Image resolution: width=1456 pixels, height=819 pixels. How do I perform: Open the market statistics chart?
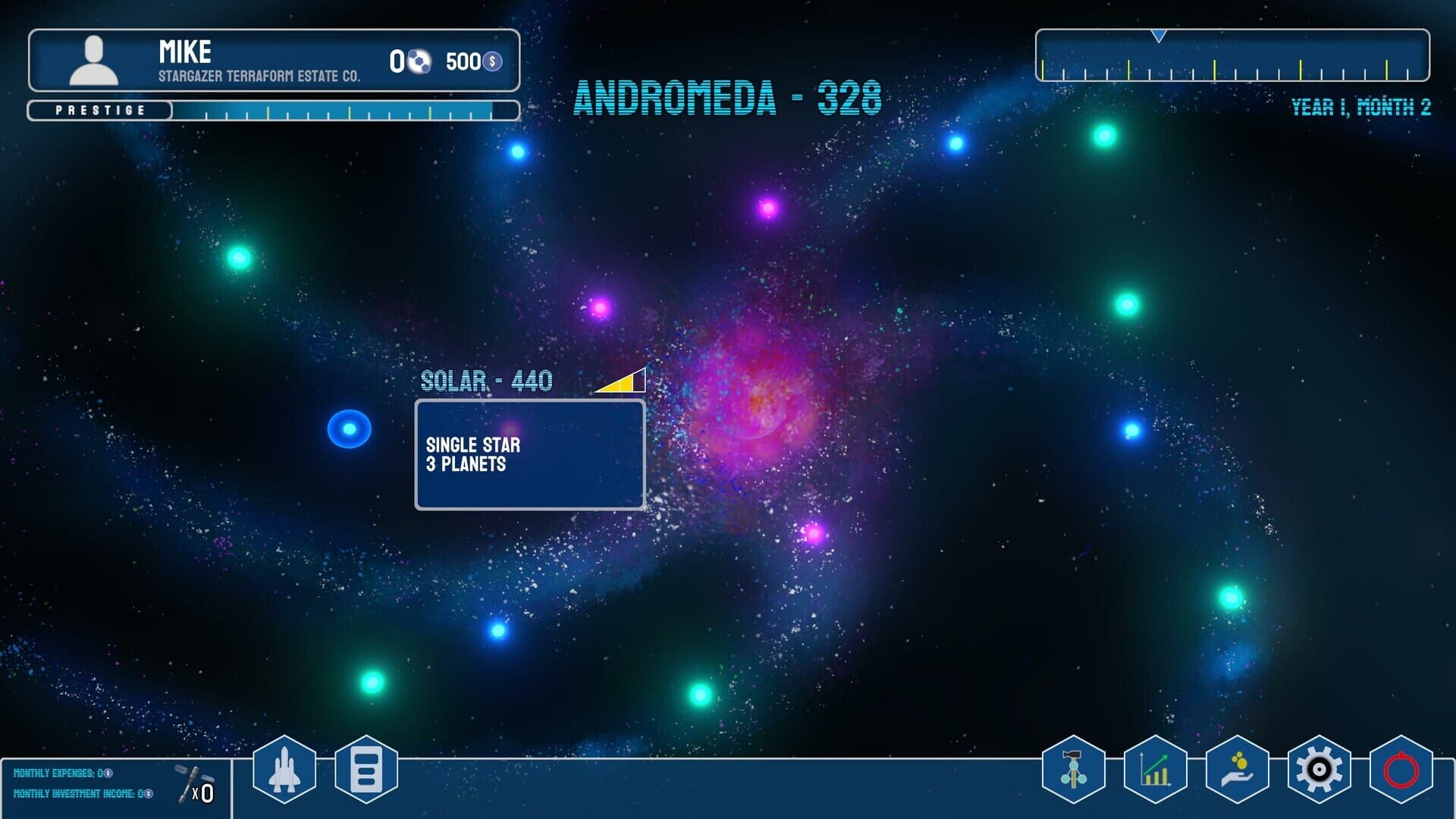click(x=1155, y=768)
